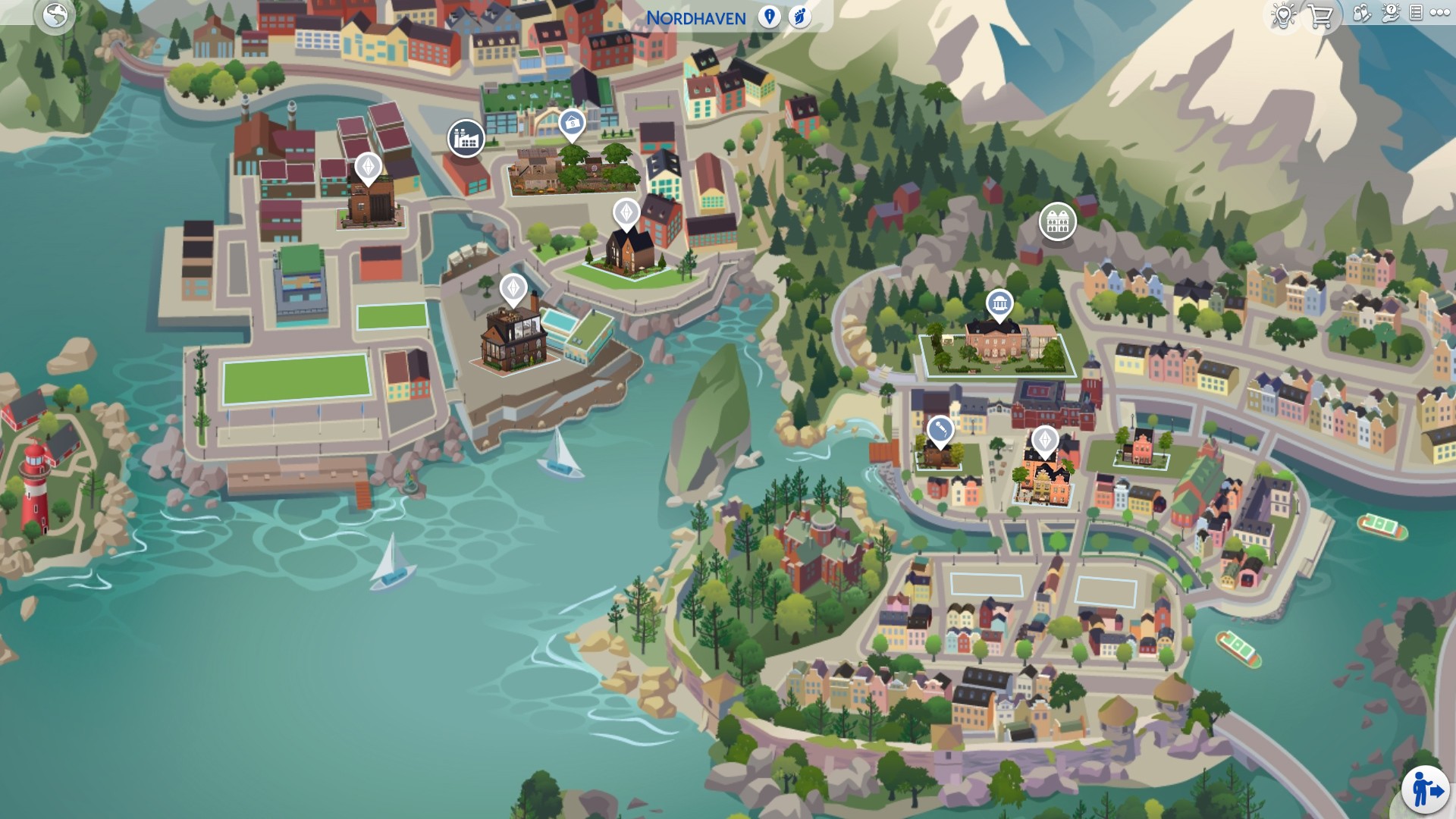Select the museum lot map pin
Image resolution: width=1456 pixels, height=819 pixels.
tap(999, 305)
